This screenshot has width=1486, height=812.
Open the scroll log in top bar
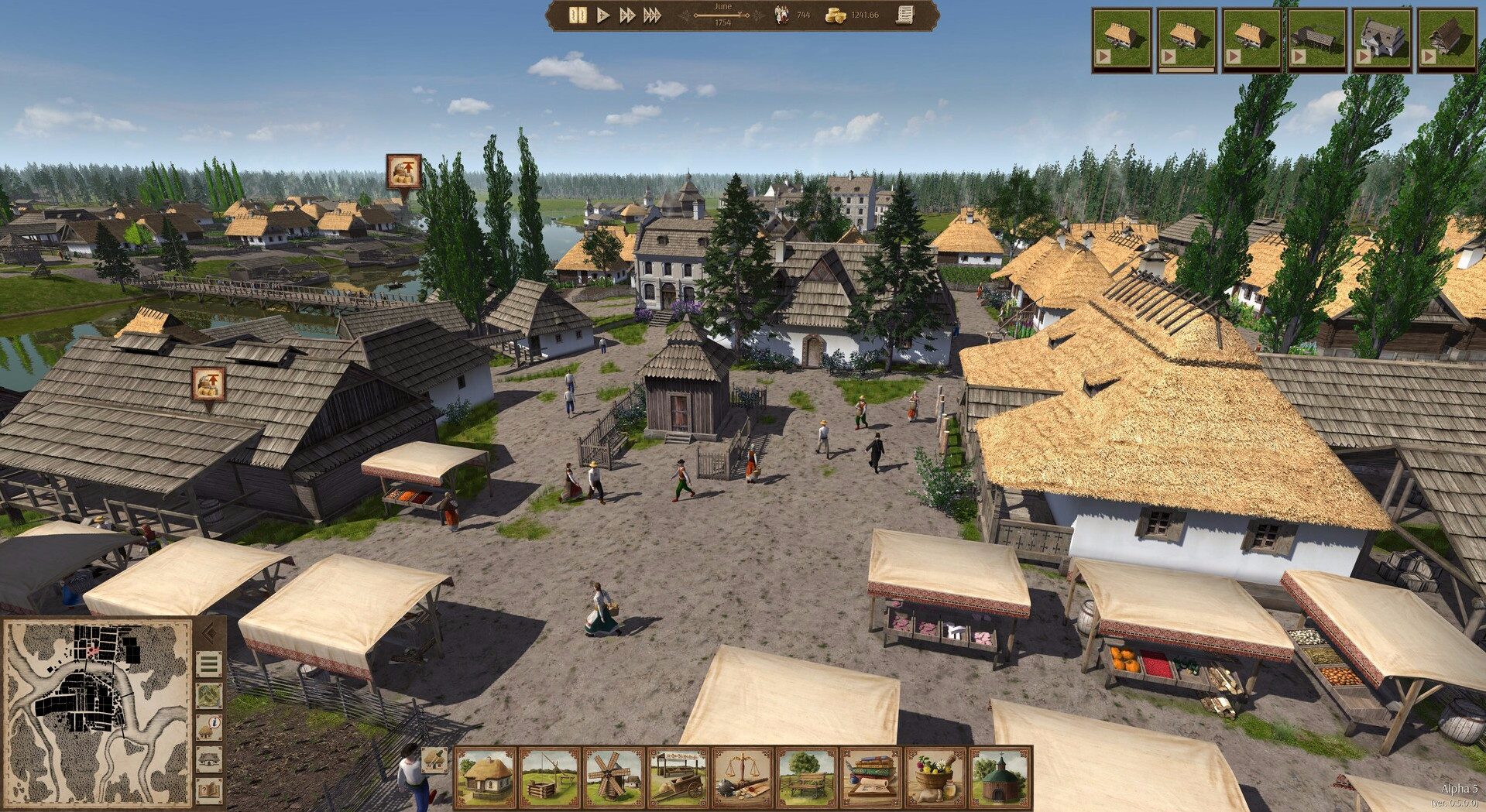pos(904,15)
